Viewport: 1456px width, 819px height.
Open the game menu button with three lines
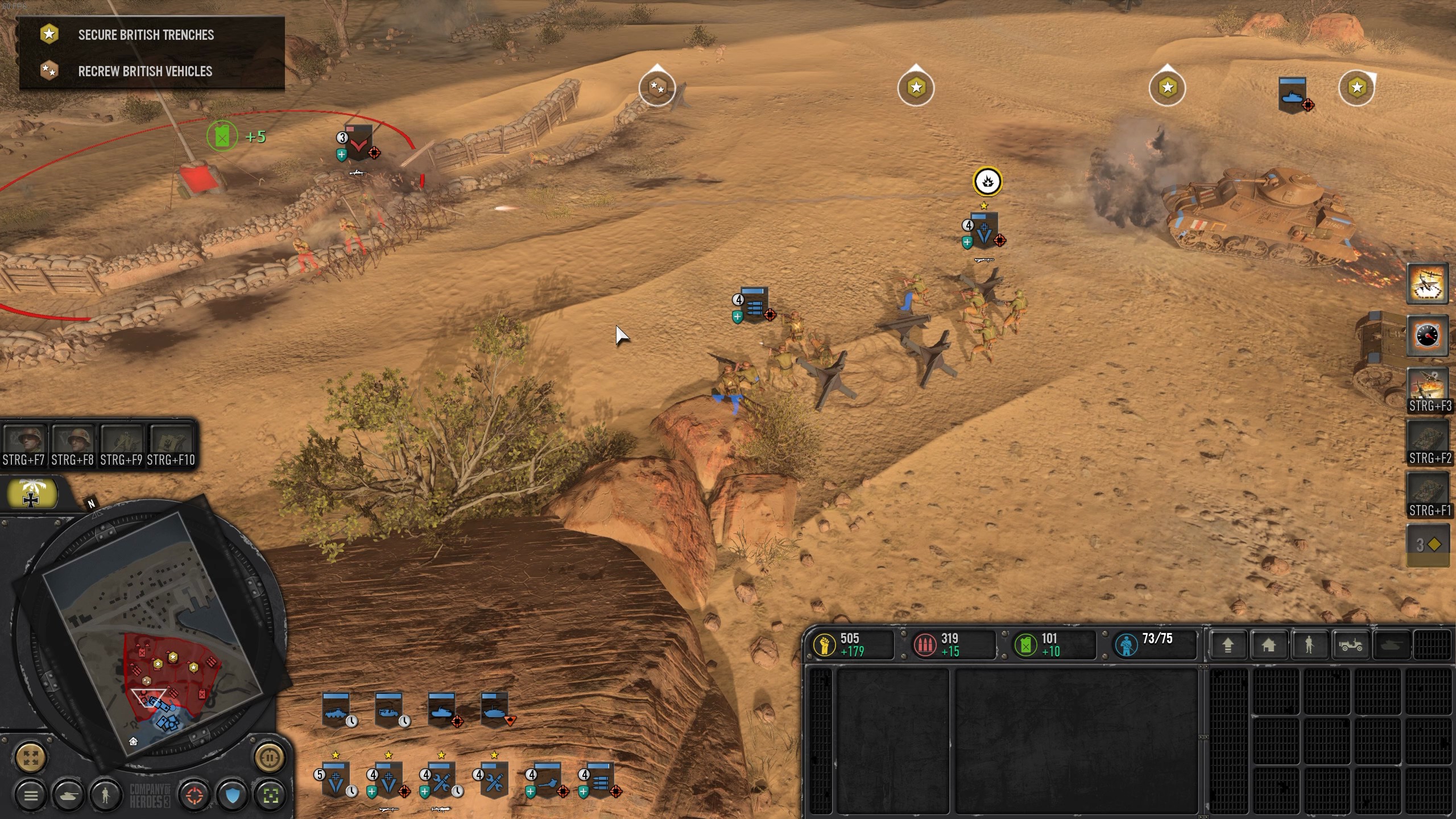31,795
